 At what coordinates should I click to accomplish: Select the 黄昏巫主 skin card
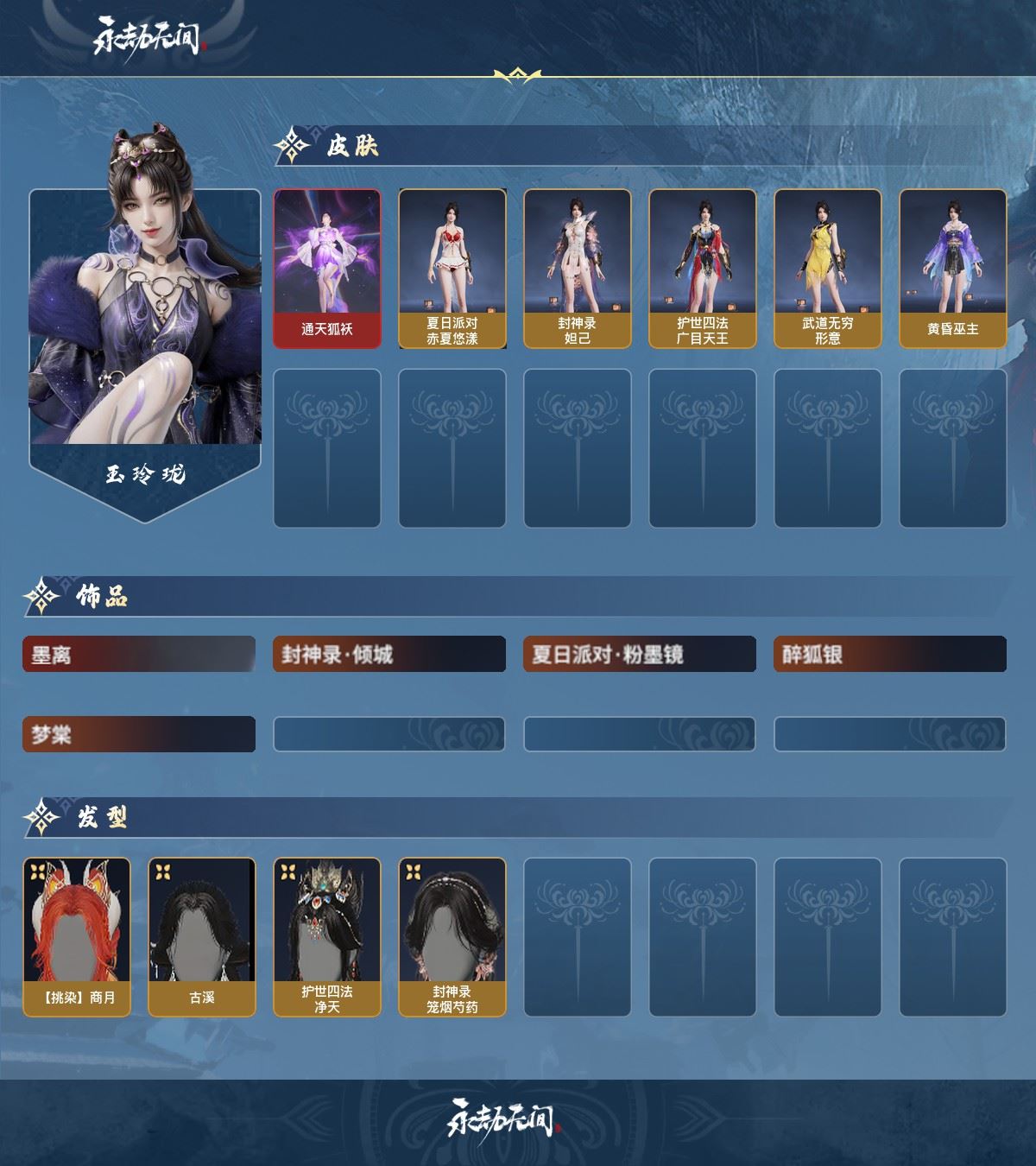(953, 269)
